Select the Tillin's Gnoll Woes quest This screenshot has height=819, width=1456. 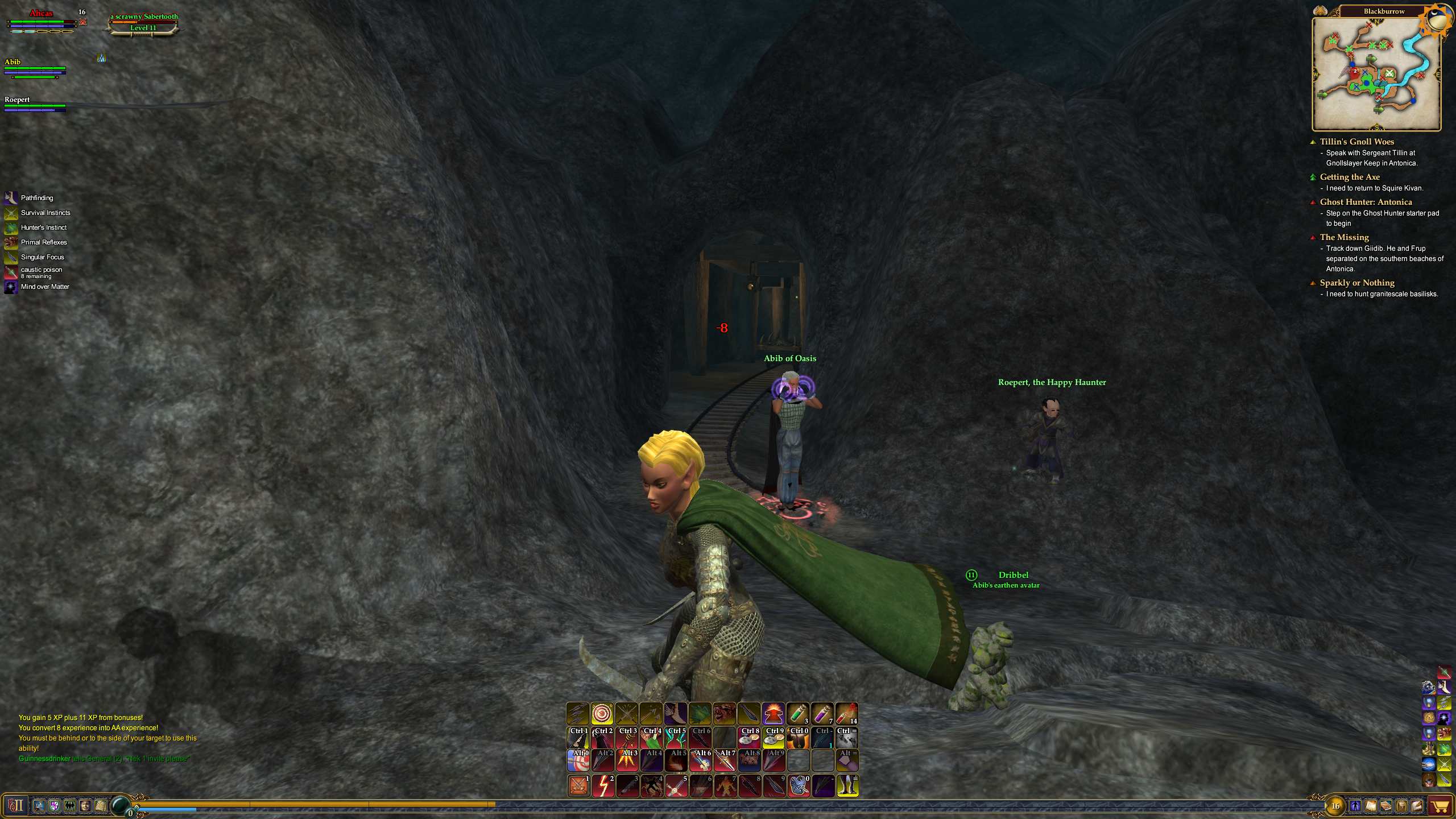1356,142
